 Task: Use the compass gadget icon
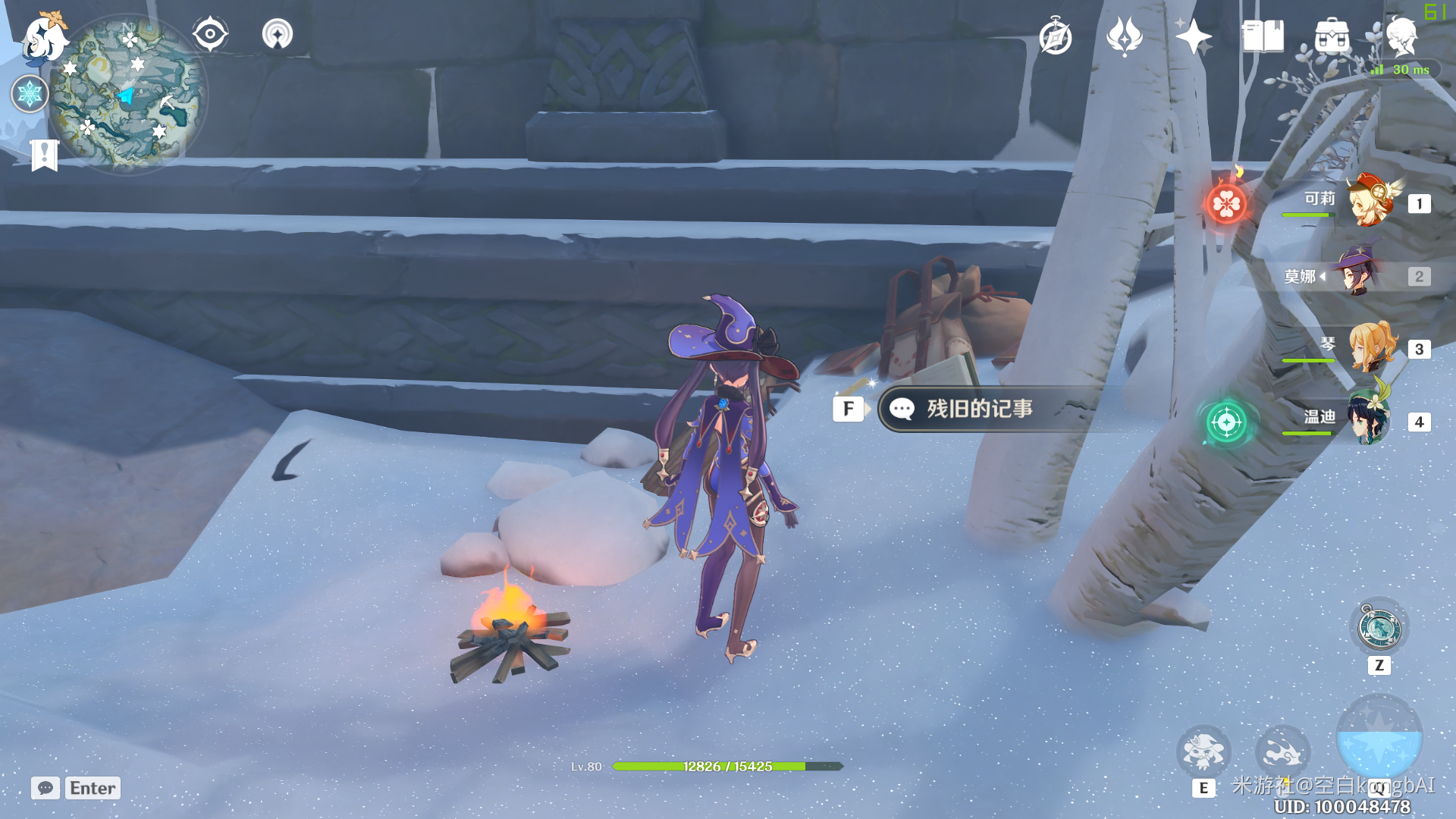[1379, 628]
